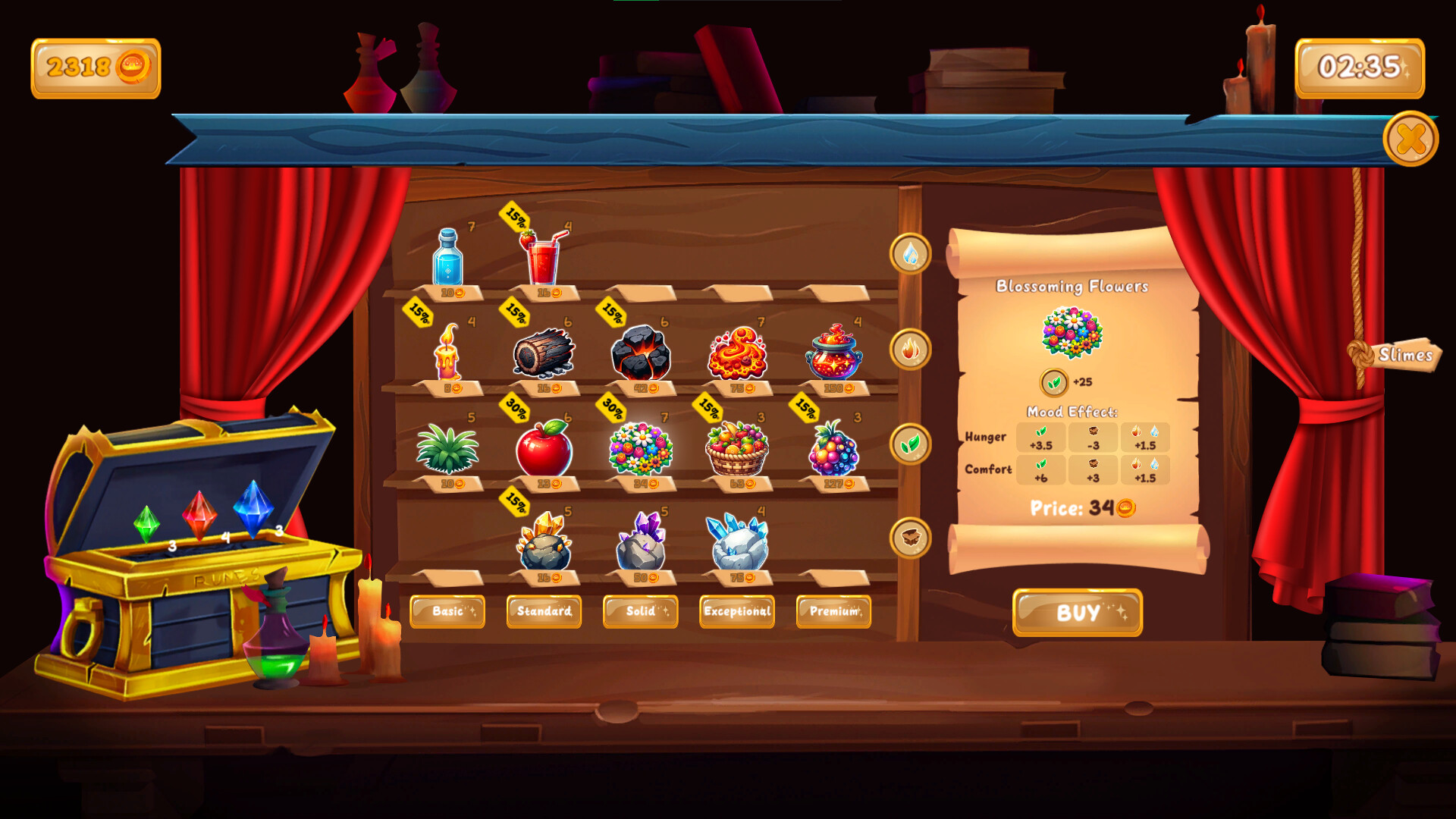Viewport: 1456px width, 819px height.
Task: Select the blue crystal cluster item
Action: [736, 542]
